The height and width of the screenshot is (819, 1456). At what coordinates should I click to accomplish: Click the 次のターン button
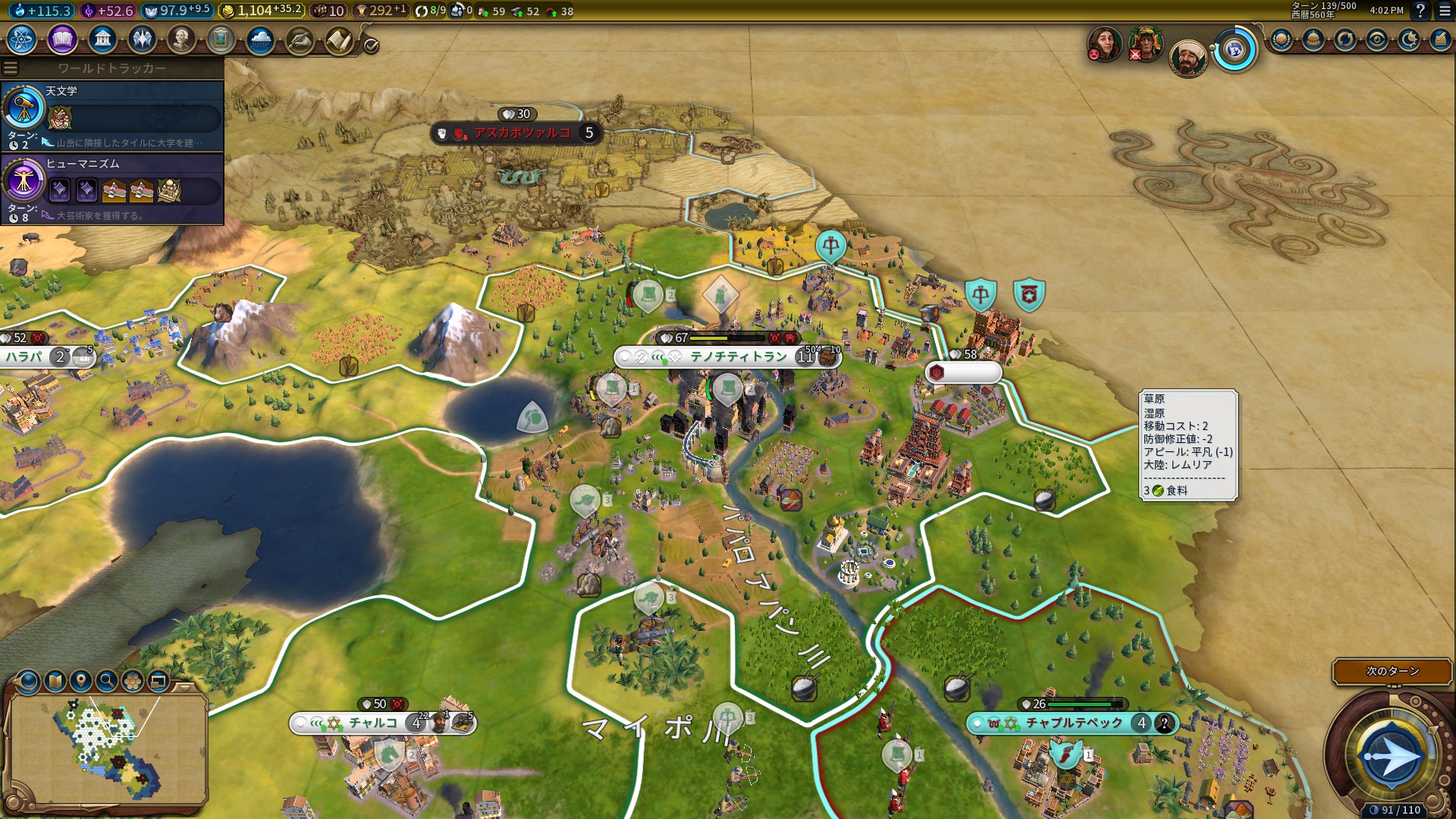tap(1392, 671)
